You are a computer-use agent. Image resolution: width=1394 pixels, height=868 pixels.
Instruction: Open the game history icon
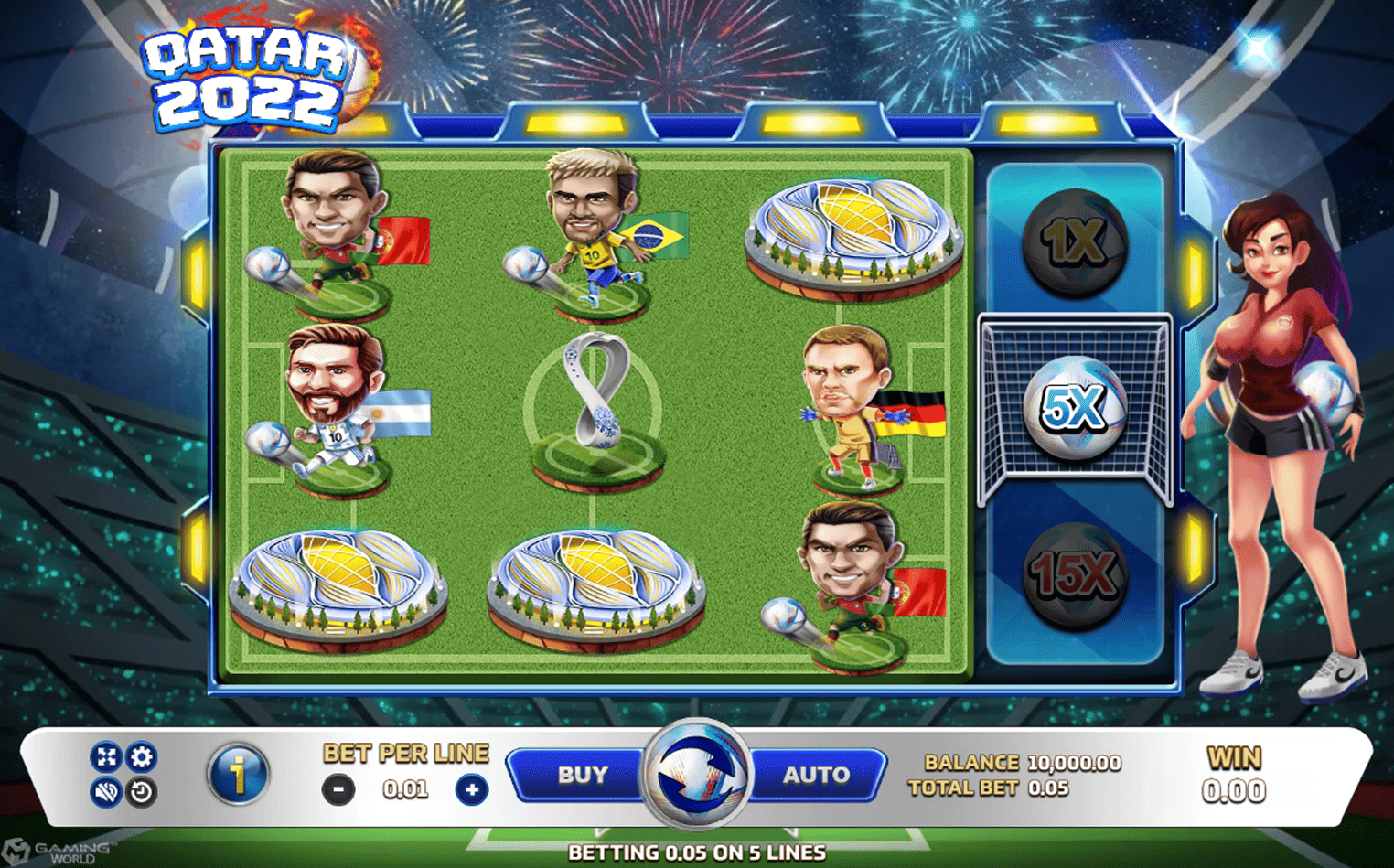point(142,792)
